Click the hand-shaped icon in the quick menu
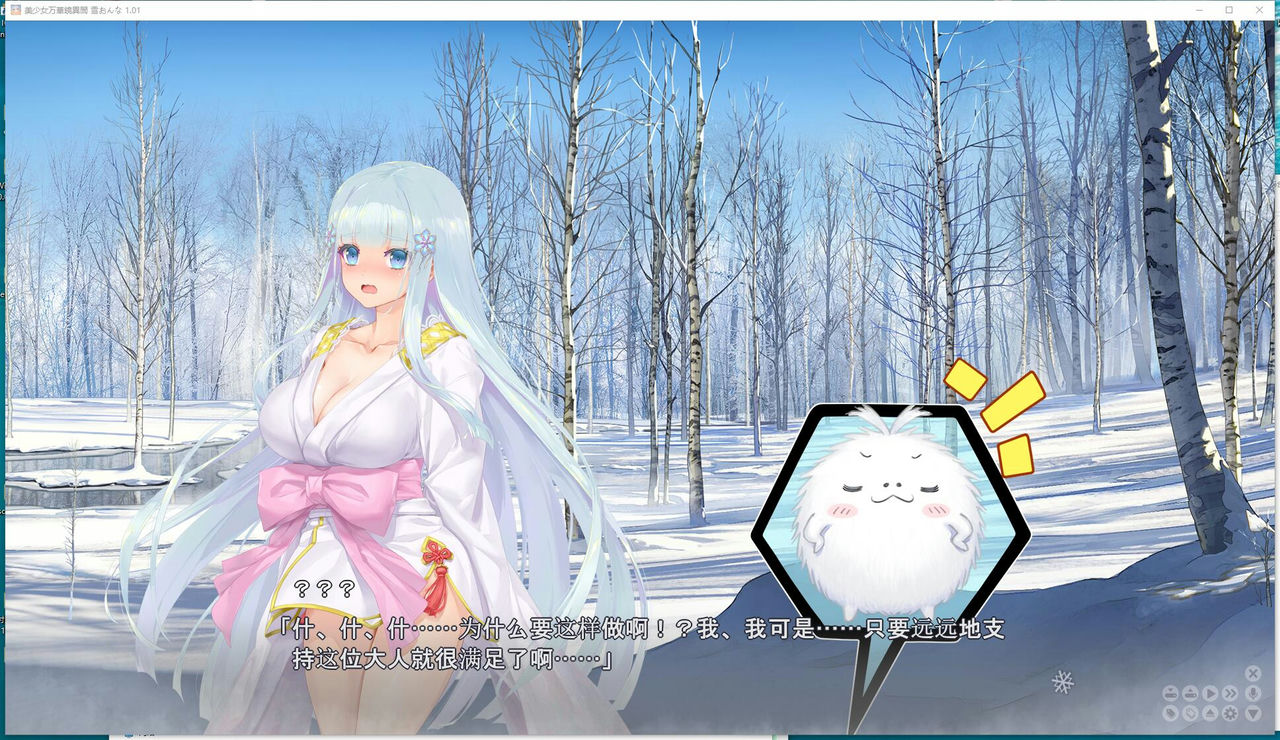 tap(1190, 712)
